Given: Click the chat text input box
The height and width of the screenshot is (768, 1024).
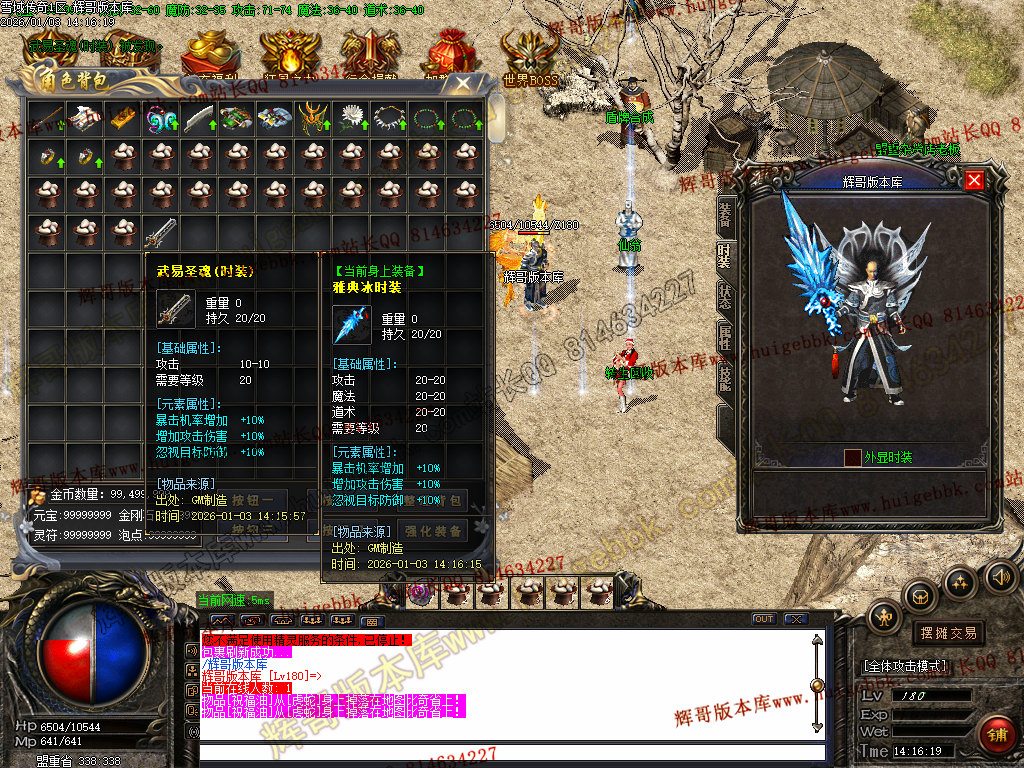Looking at the screenshot, I should (x=510, y=752).
